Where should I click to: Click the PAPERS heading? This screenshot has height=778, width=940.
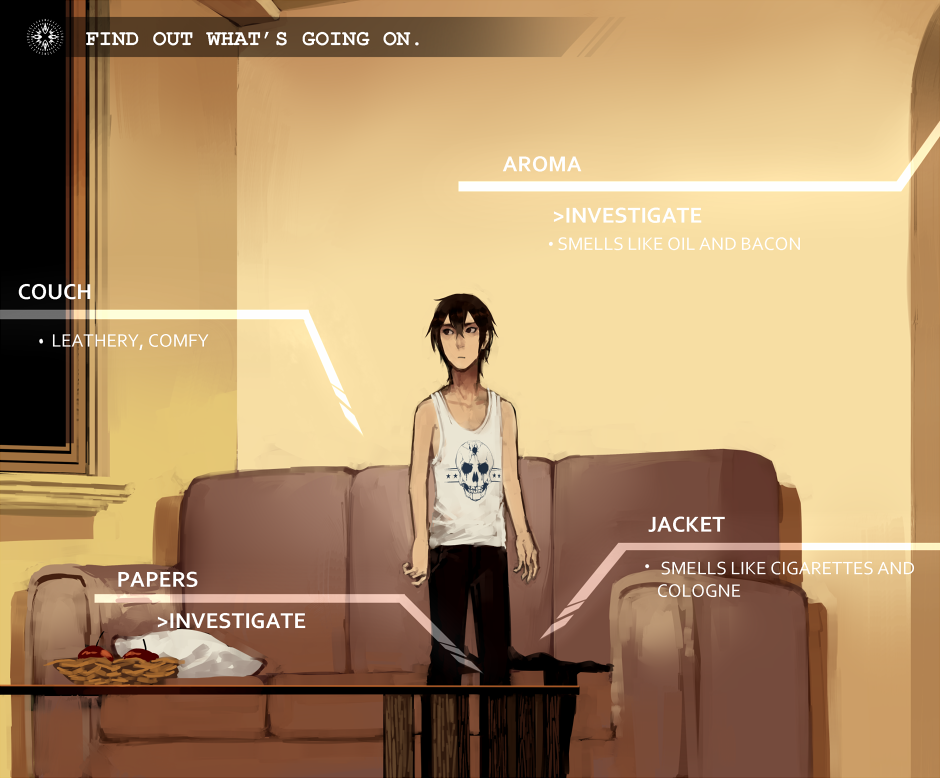pos(157,580)
